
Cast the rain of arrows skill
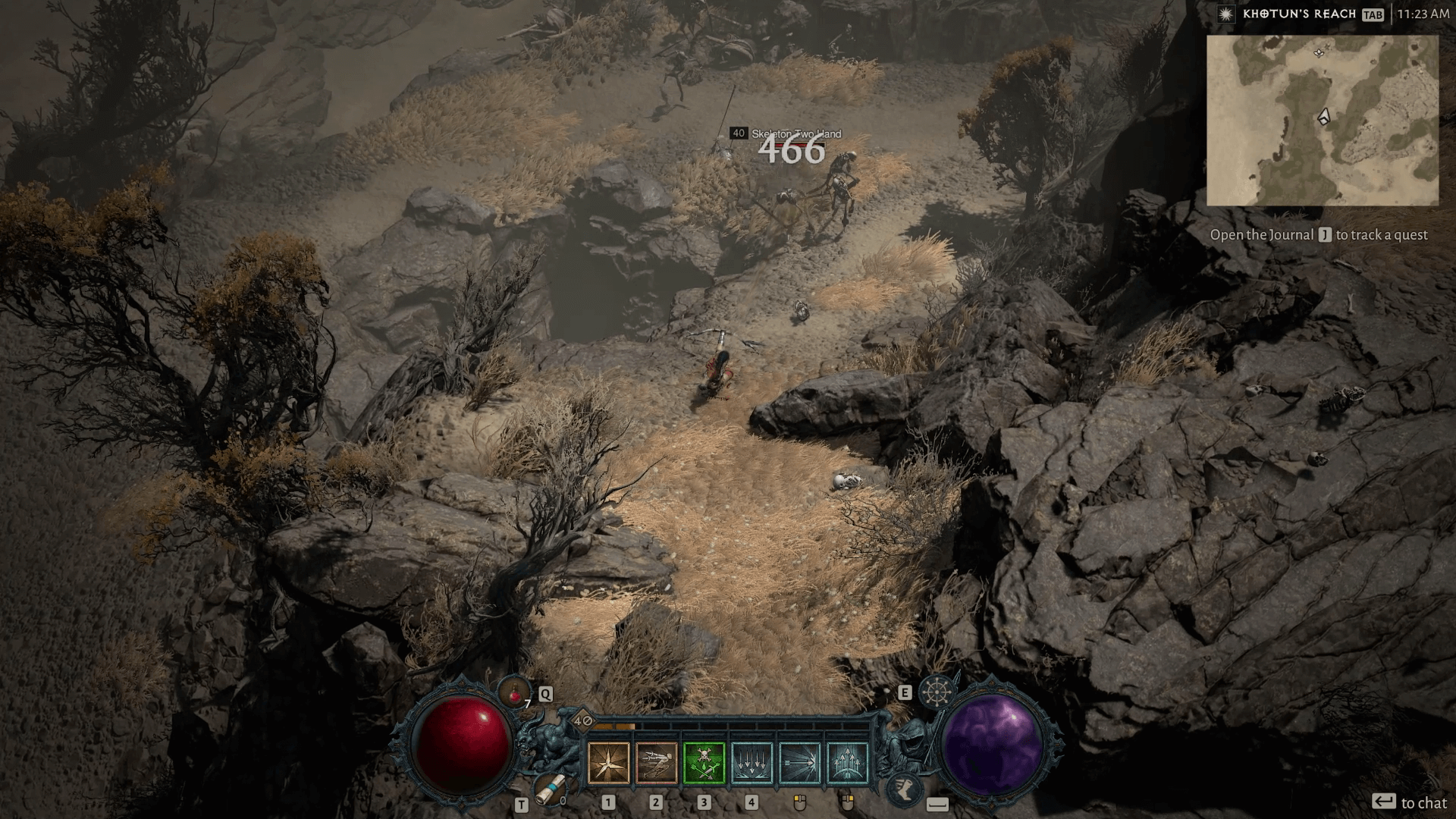752,763
